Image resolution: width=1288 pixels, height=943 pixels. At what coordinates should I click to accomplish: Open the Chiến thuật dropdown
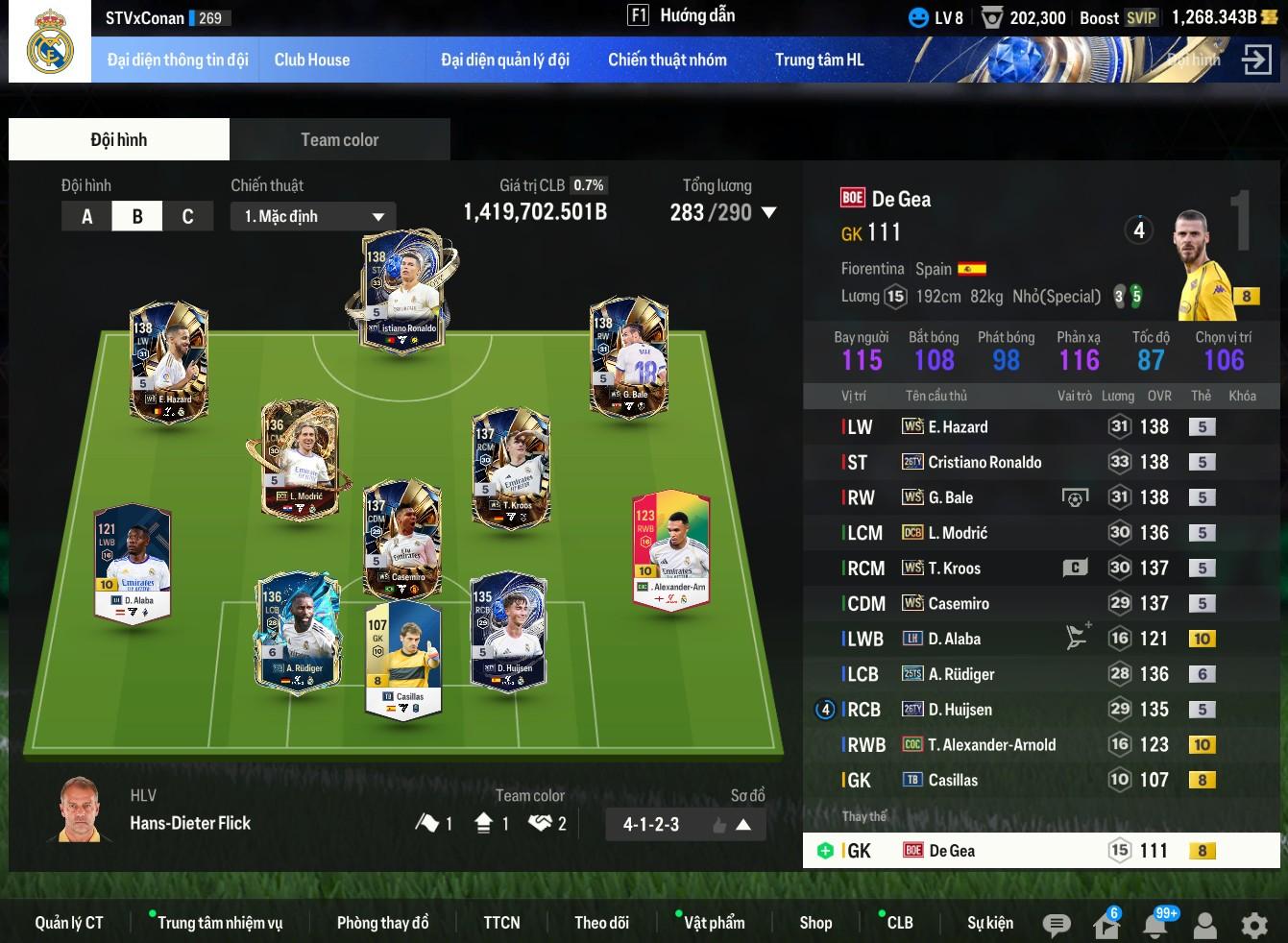pyautogui.click(x=313, y=216)
